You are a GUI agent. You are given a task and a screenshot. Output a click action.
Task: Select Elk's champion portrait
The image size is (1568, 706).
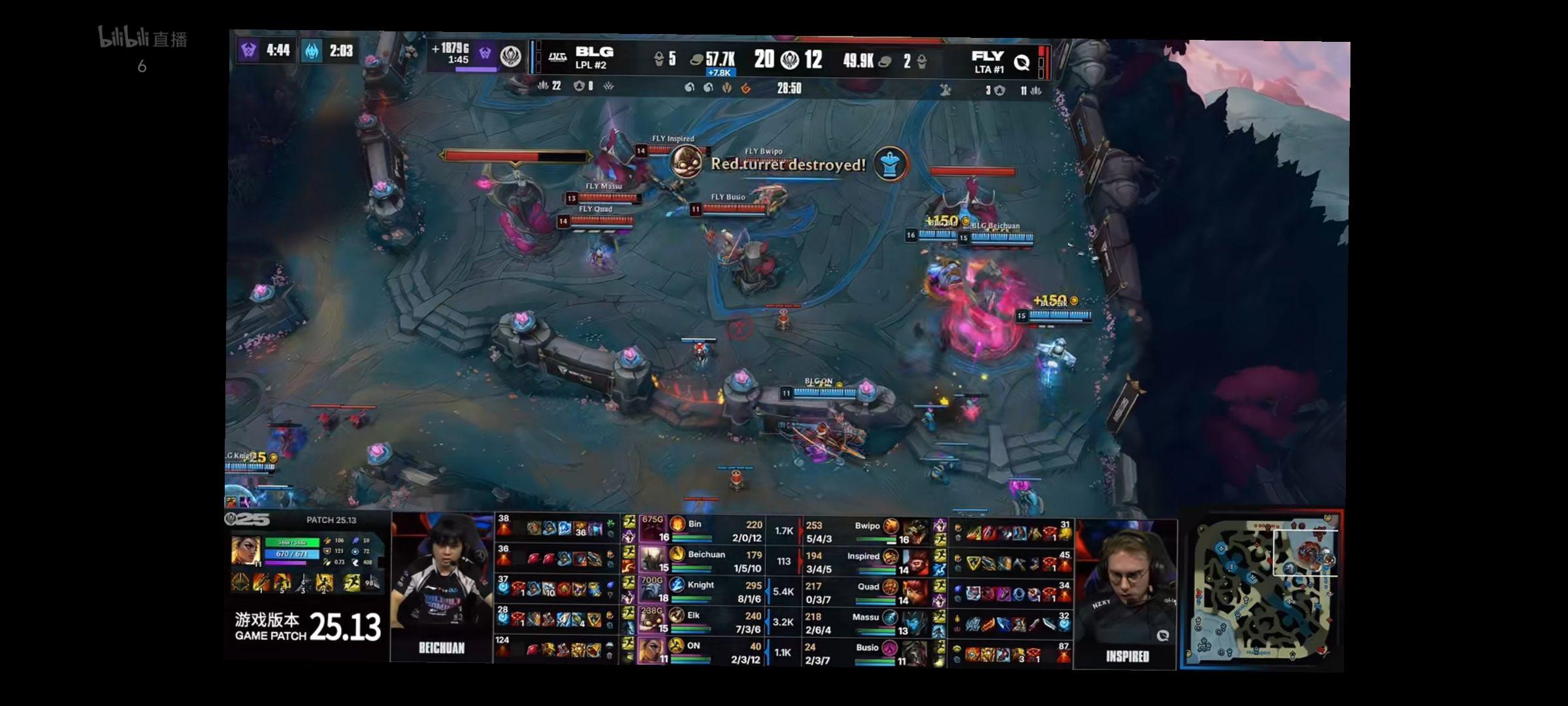652,620
